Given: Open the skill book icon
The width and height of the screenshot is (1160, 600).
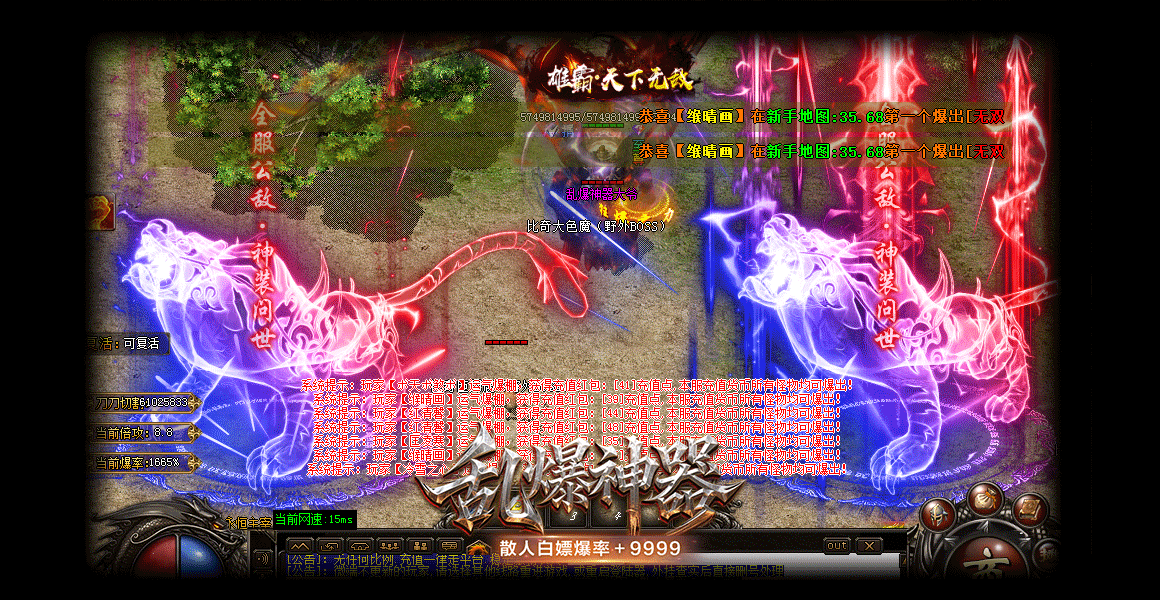Looking at the screenshot, I should (1031, 509).
